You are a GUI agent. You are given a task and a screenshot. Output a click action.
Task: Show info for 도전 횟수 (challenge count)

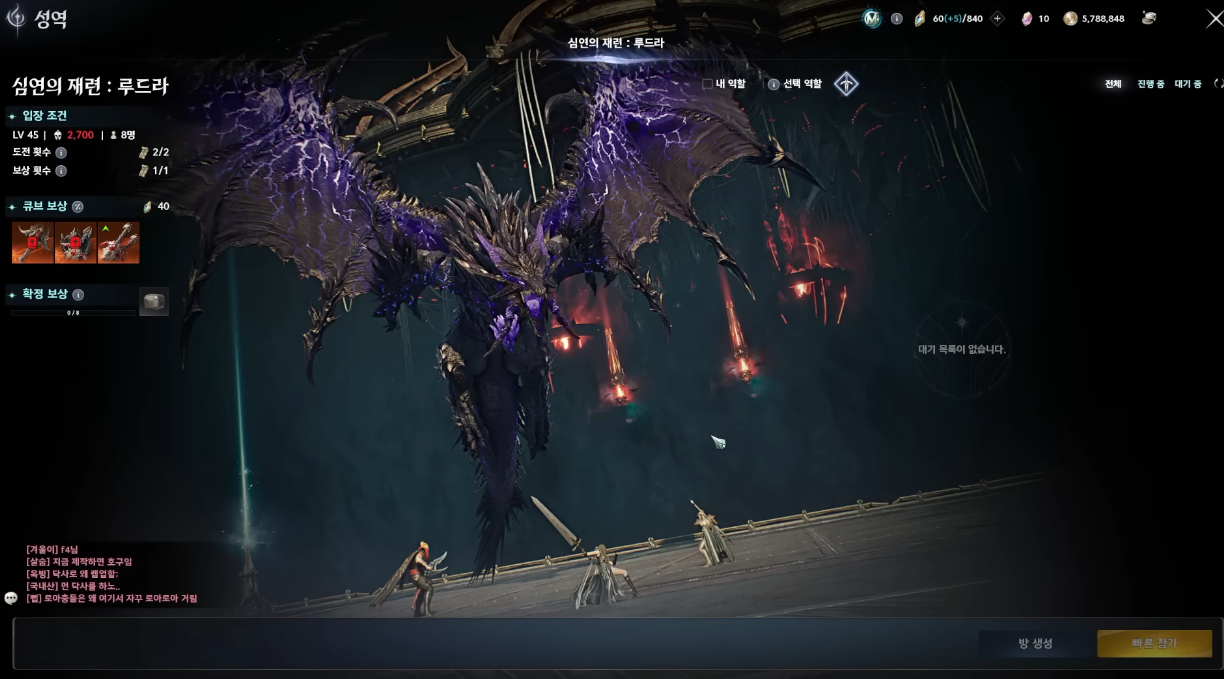coord(61,153)
